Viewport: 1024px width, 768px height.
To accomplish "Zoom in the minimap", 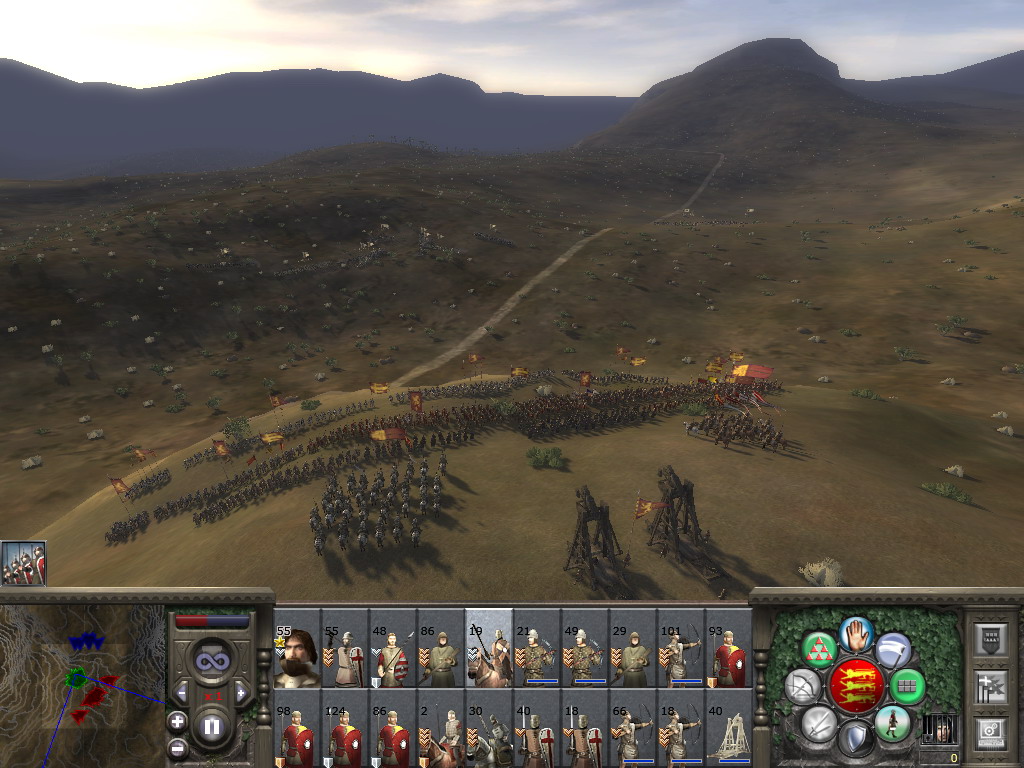I will (177, 720).
